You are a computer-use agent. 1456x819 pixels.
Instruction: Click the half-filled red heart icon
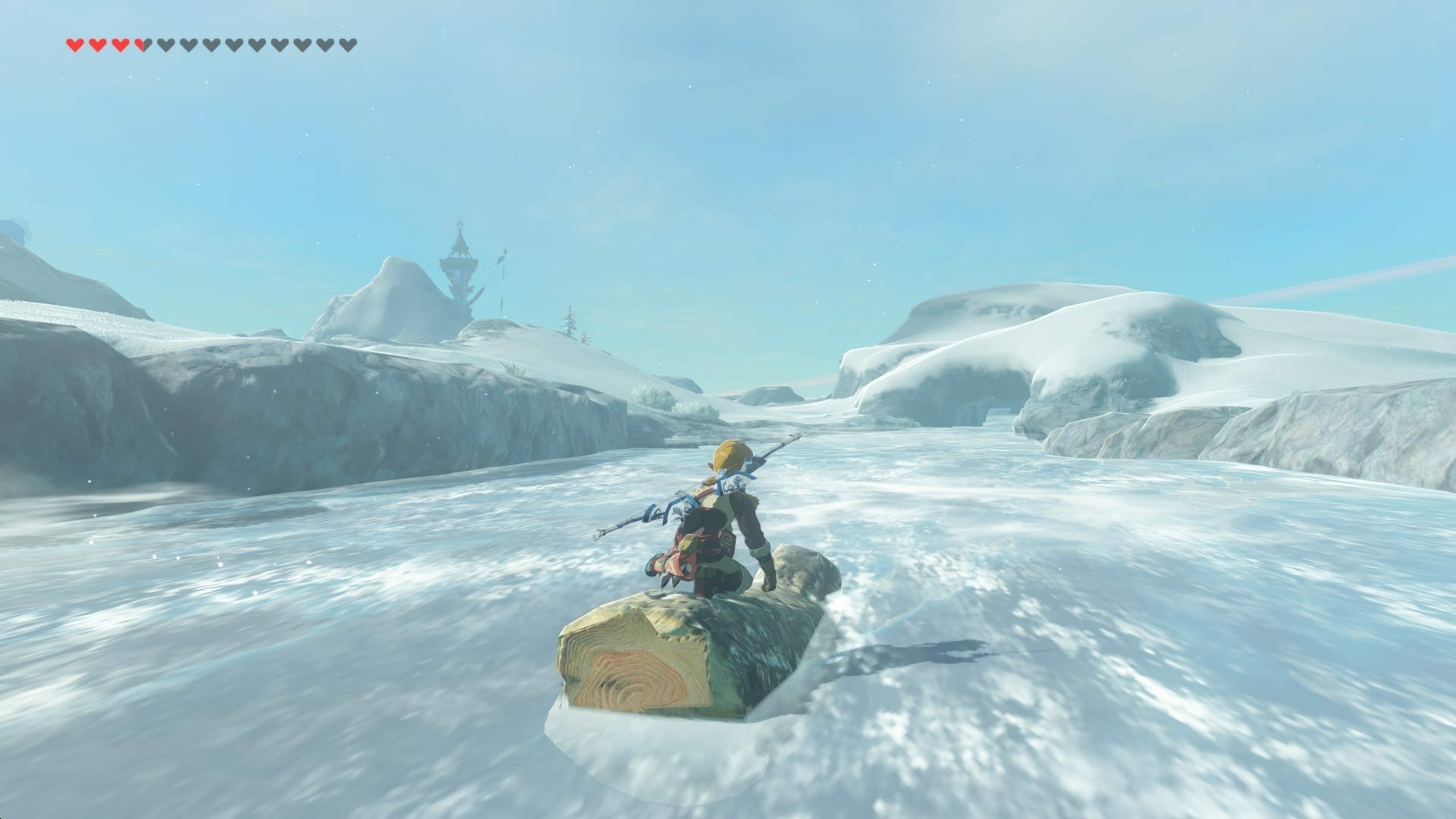(x=144, y=44)
